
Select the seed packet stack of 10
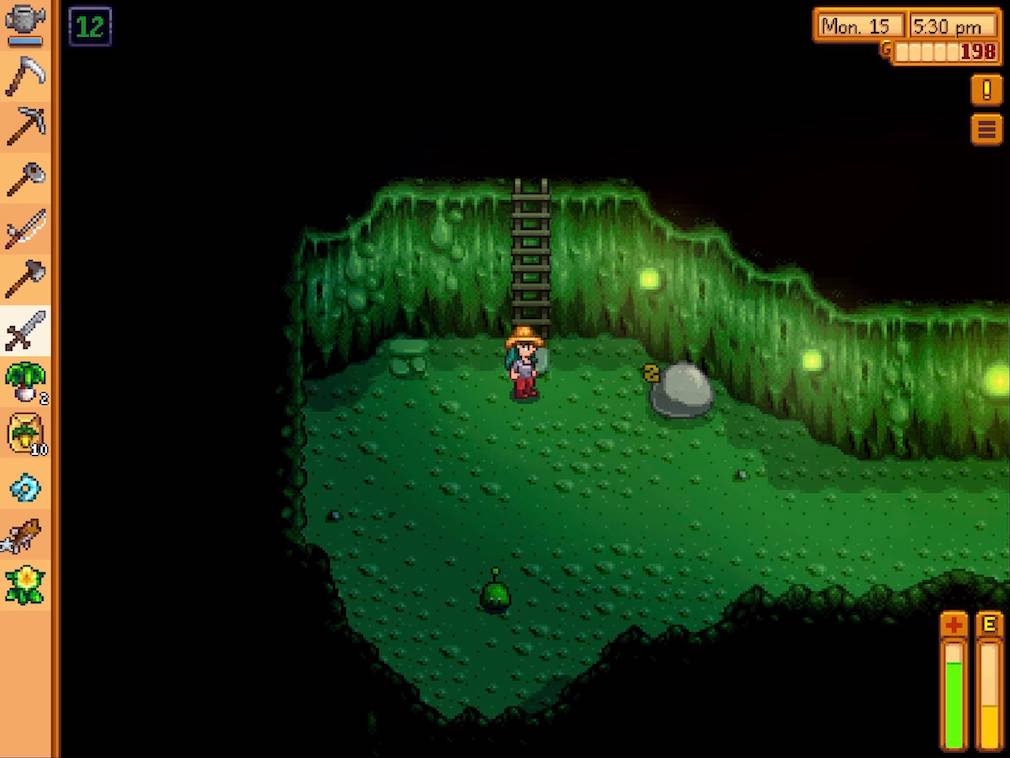click(x=26, y=434)
